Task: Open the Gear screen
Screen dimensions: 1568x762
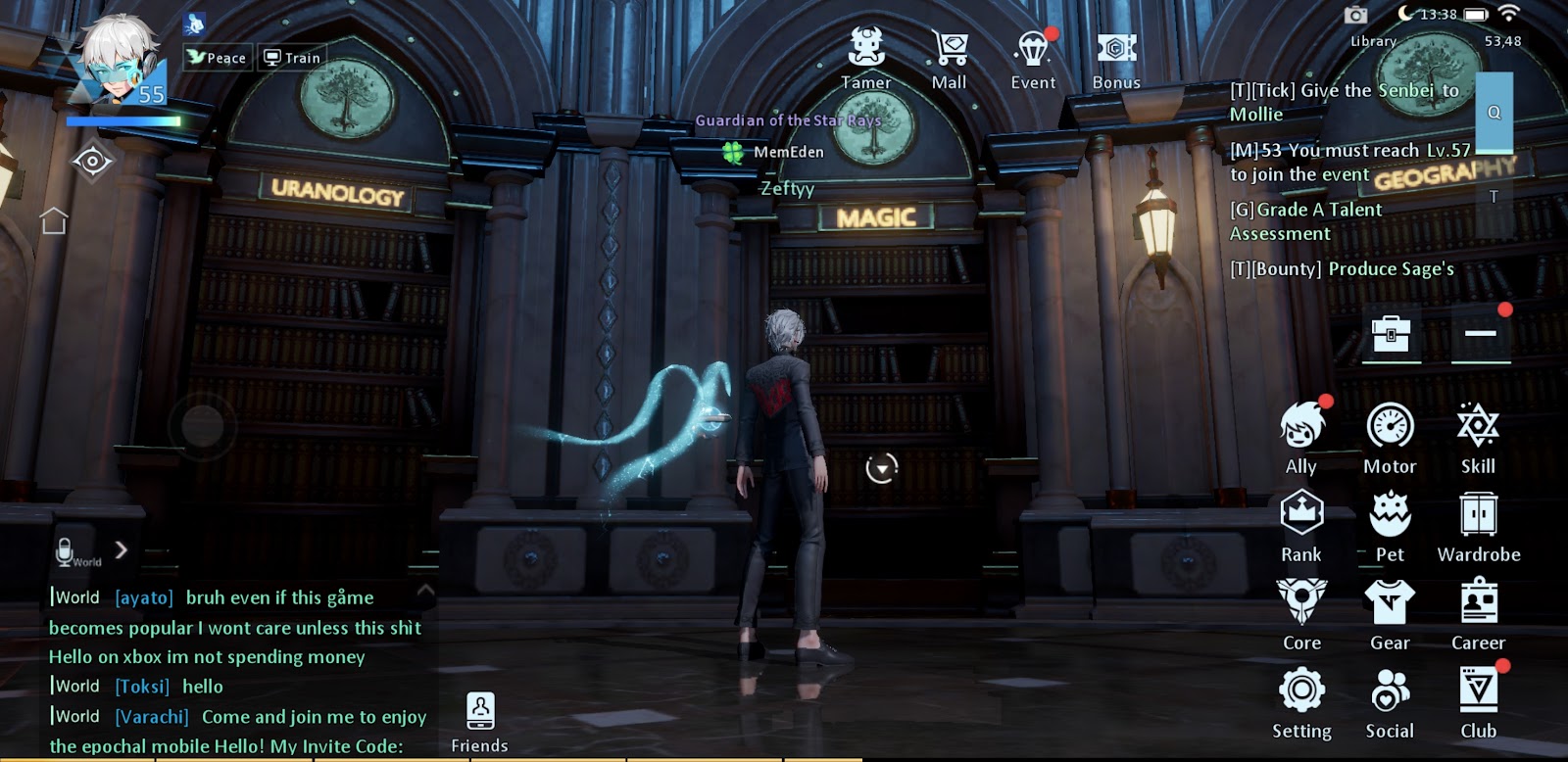Action: (x=1390, y=613)
